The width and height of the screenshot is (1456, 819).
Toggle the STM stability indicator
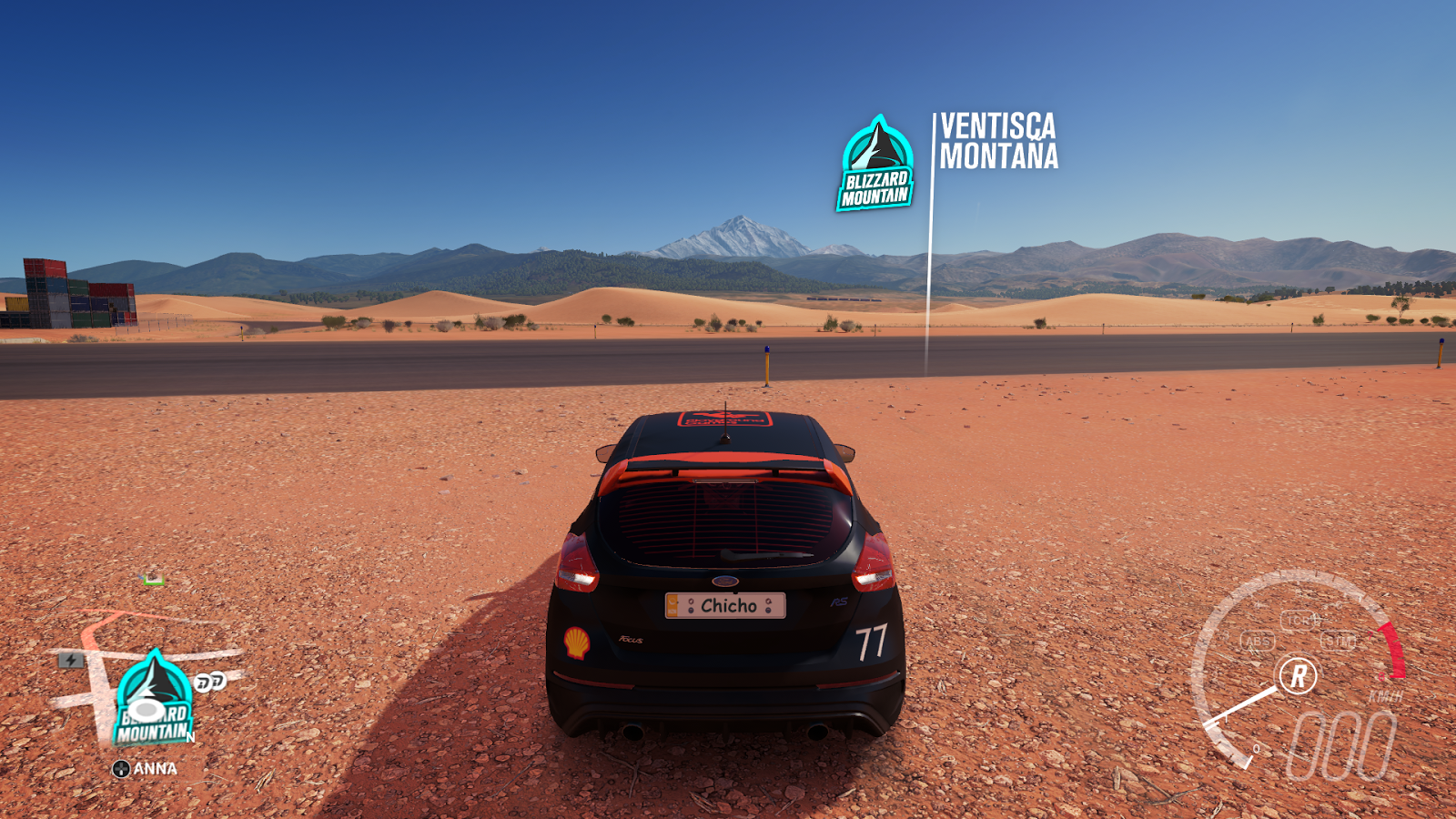click(x=1340, y=642)
